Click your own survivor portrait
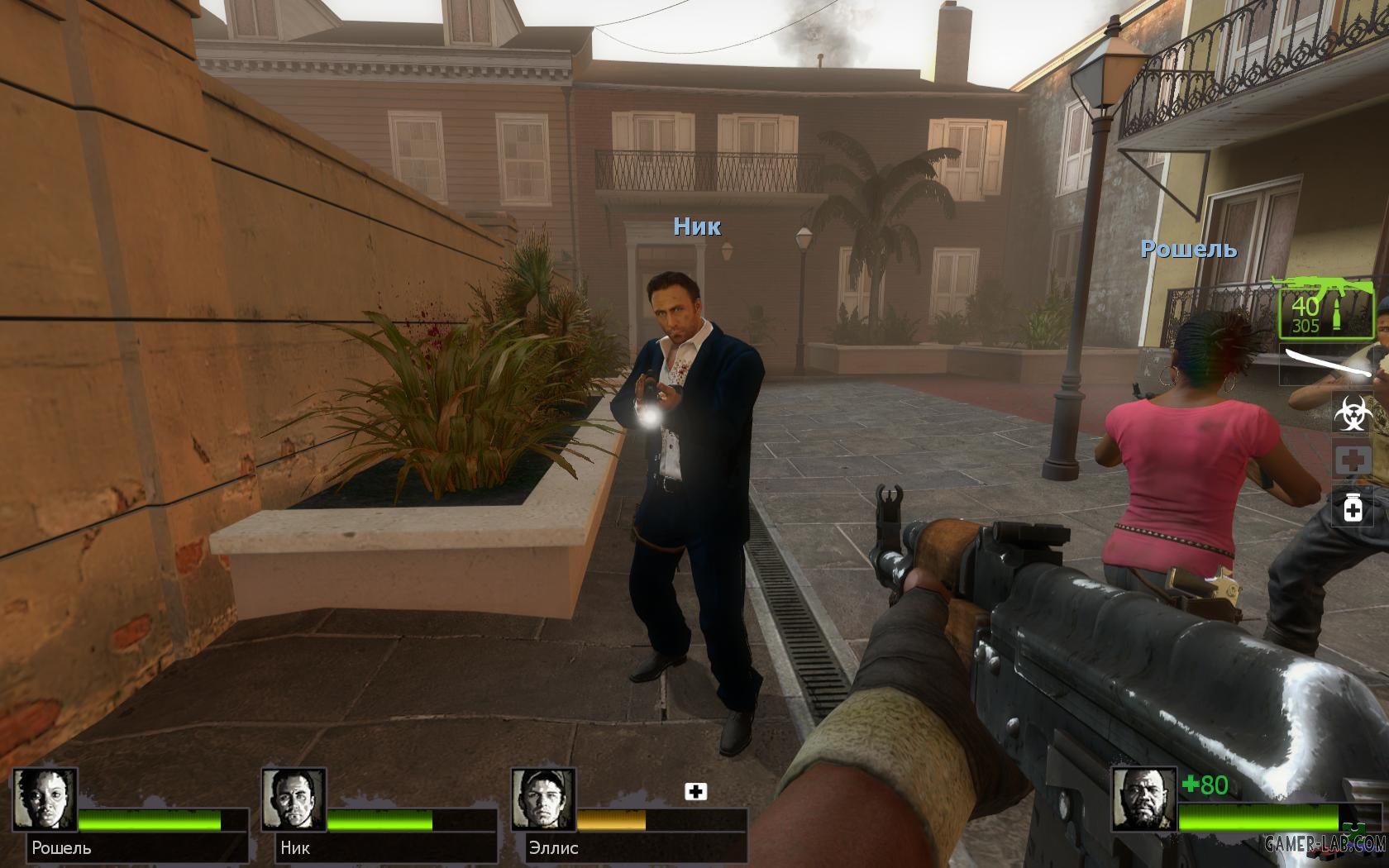 click(x=1143, y=800)
